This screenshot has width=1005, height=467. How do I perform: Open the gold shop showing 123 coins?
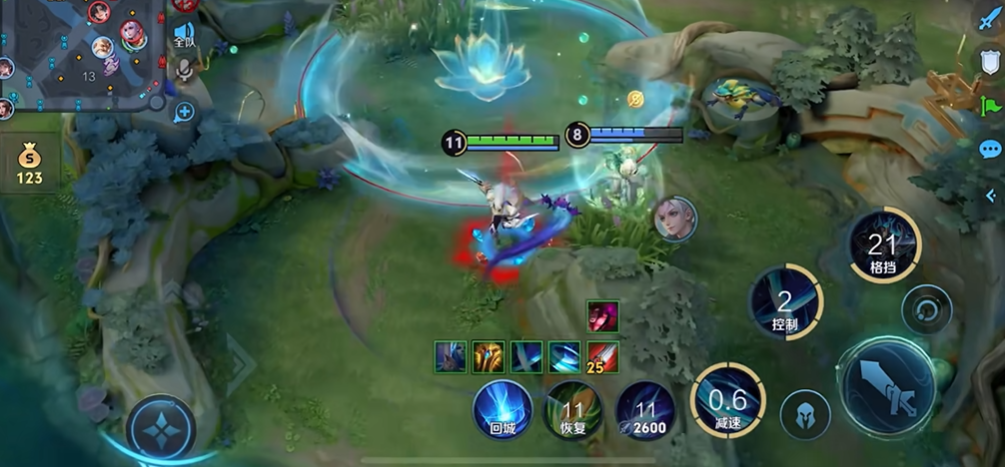click(x=29, y=164)
